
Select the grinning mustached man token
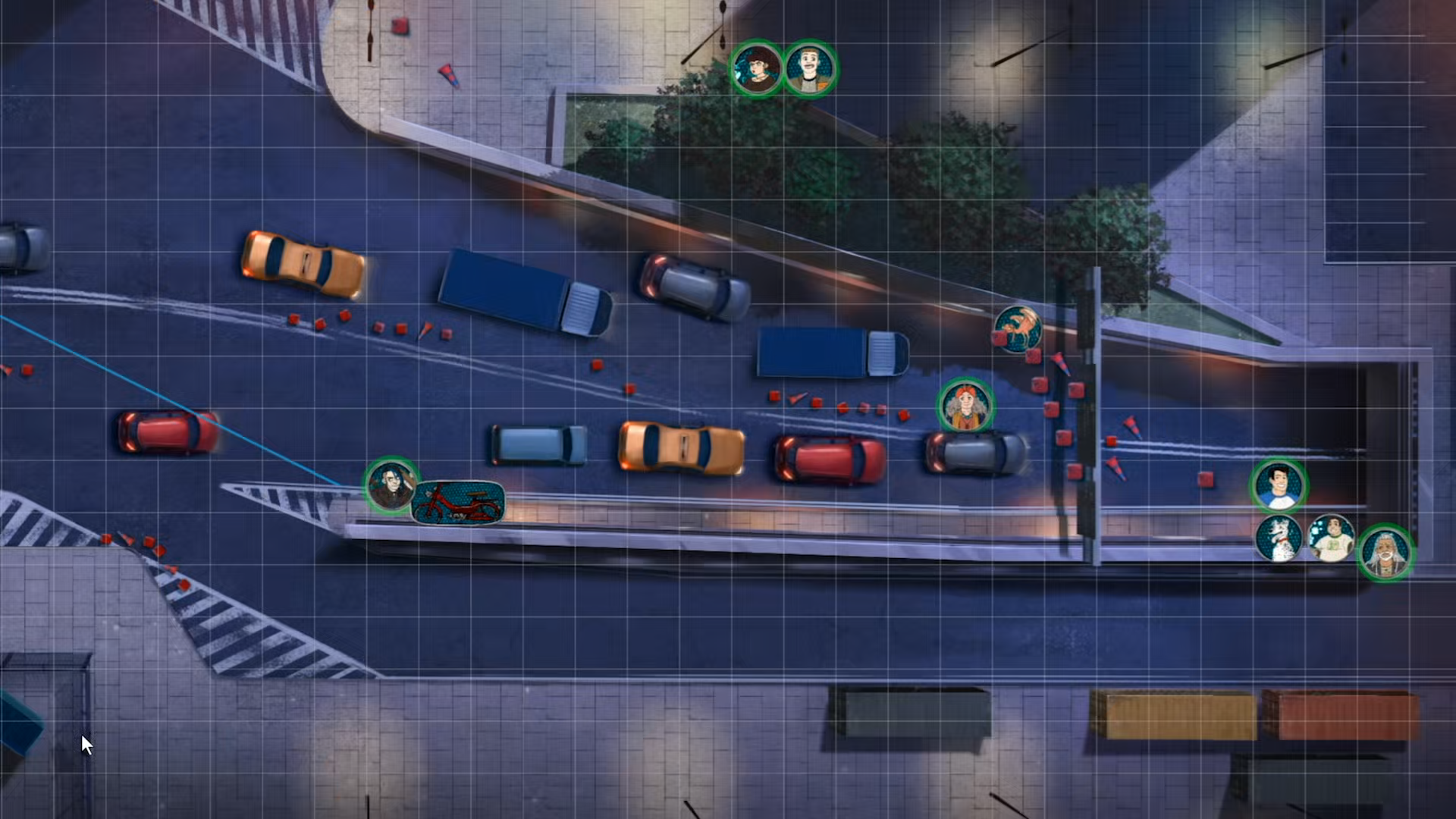tap(810, 68)
